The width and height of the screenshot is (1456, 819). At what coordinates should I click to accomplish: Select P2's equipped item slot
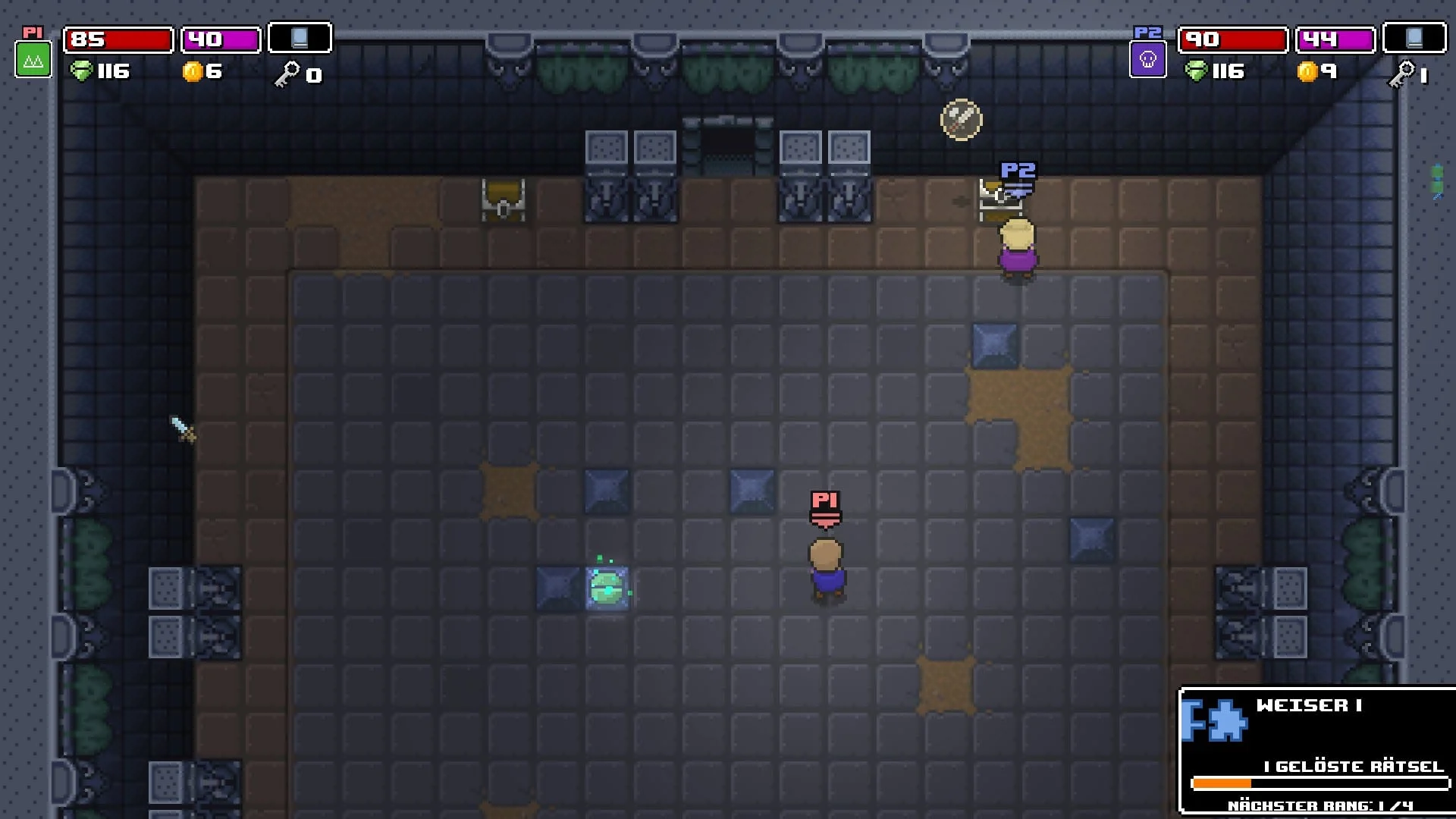tap(1414, 38)
